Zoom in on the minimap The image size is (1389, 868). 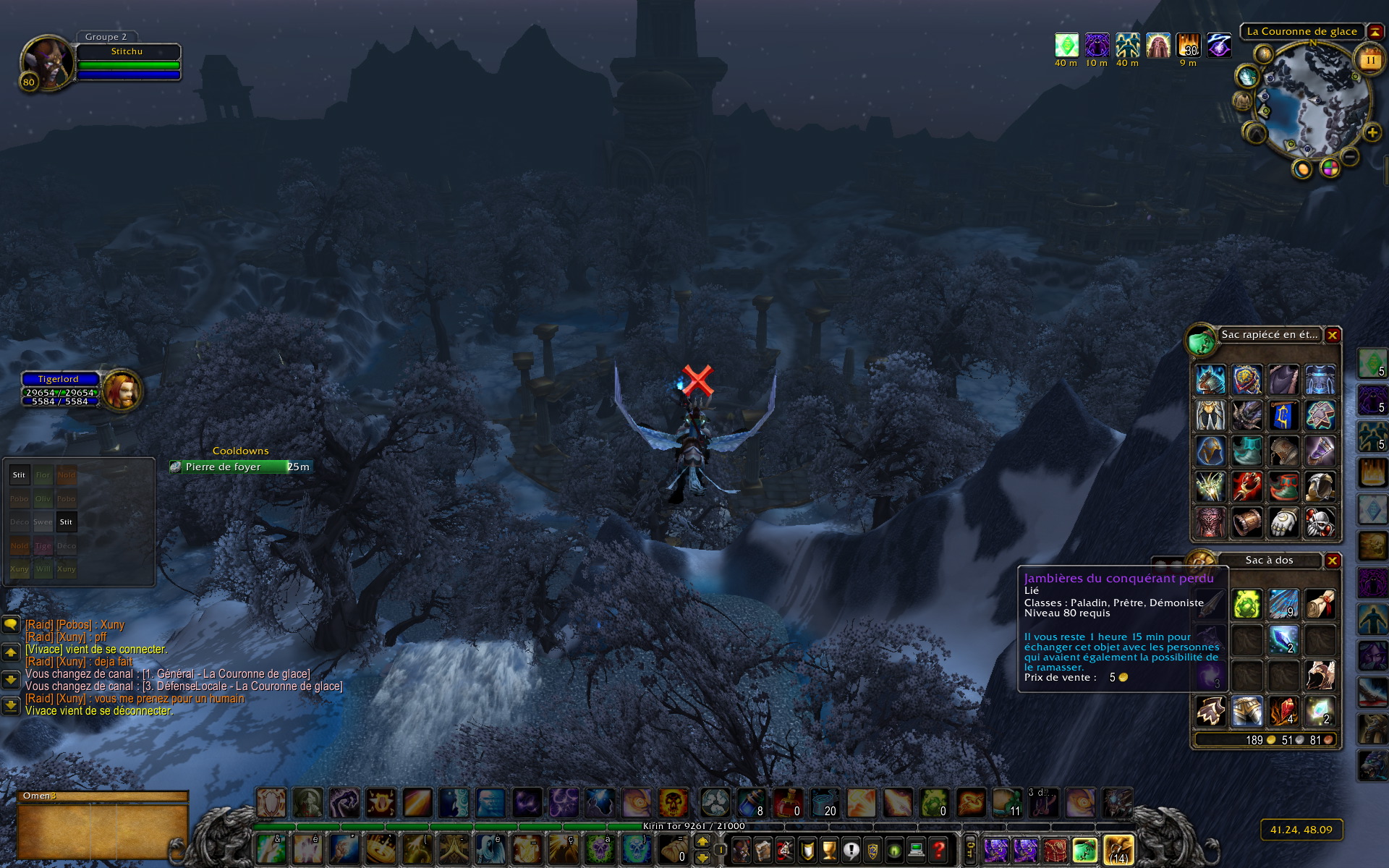(x=1372, y=133)
